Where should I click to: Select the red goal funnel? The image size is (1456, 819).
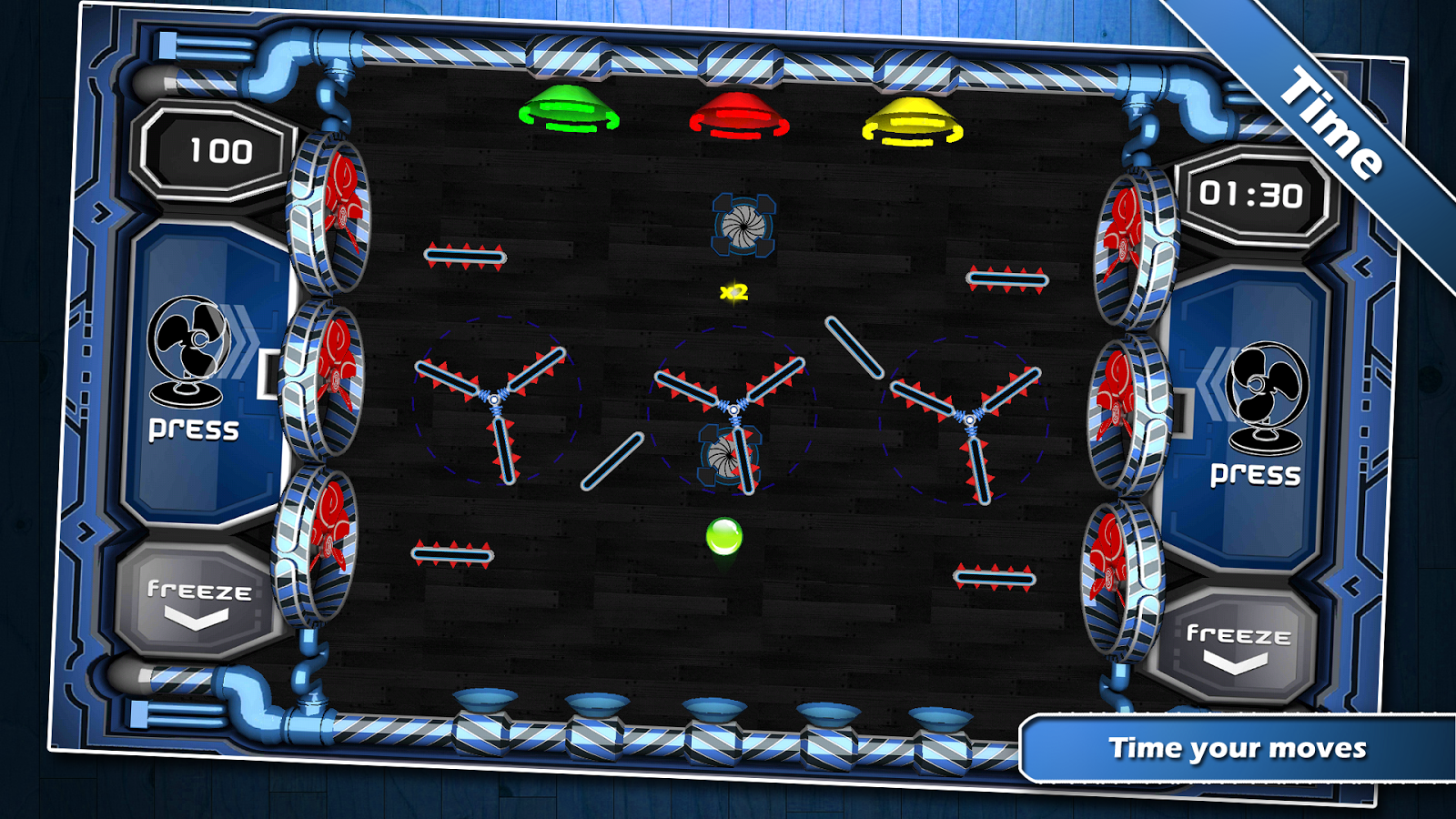click(x=739, y=116)
